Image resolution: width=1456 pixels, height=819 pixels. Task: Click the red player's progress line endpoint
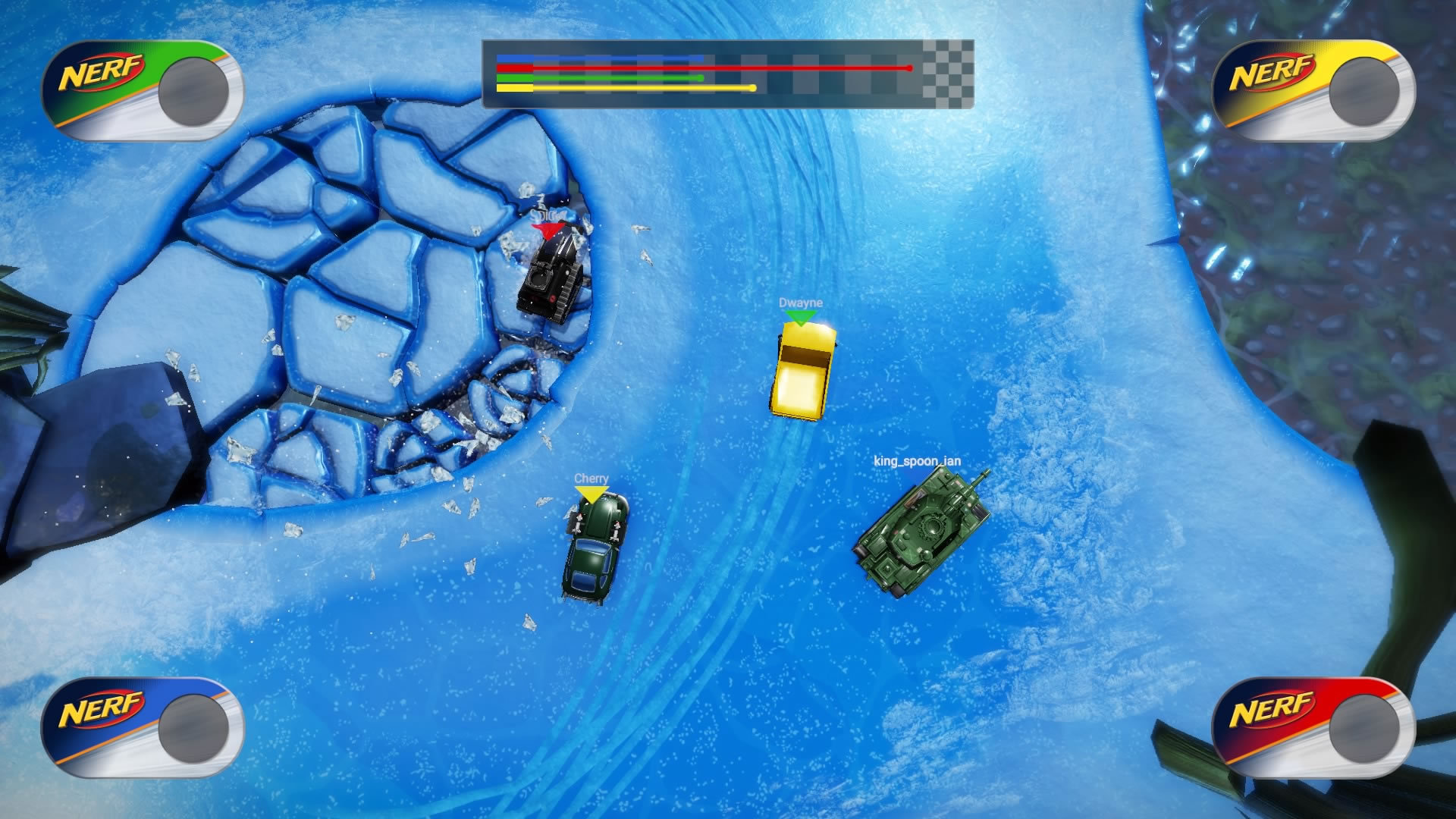pos(909,67)
